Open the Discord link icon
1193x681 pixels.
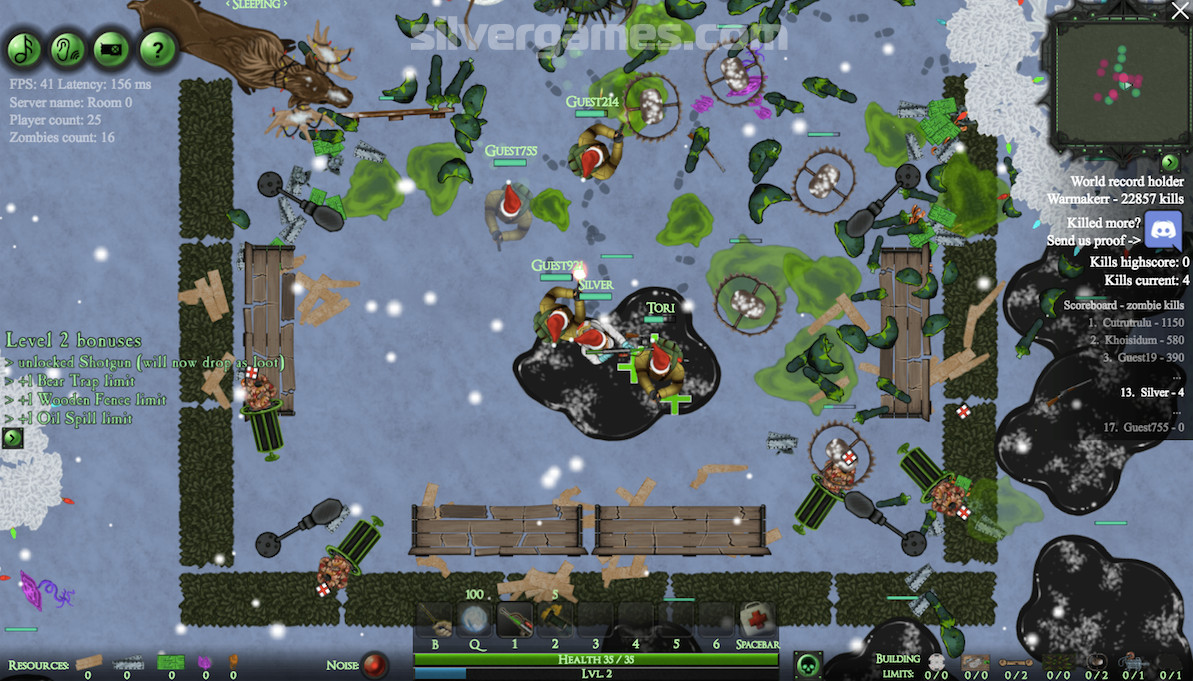1163,231
